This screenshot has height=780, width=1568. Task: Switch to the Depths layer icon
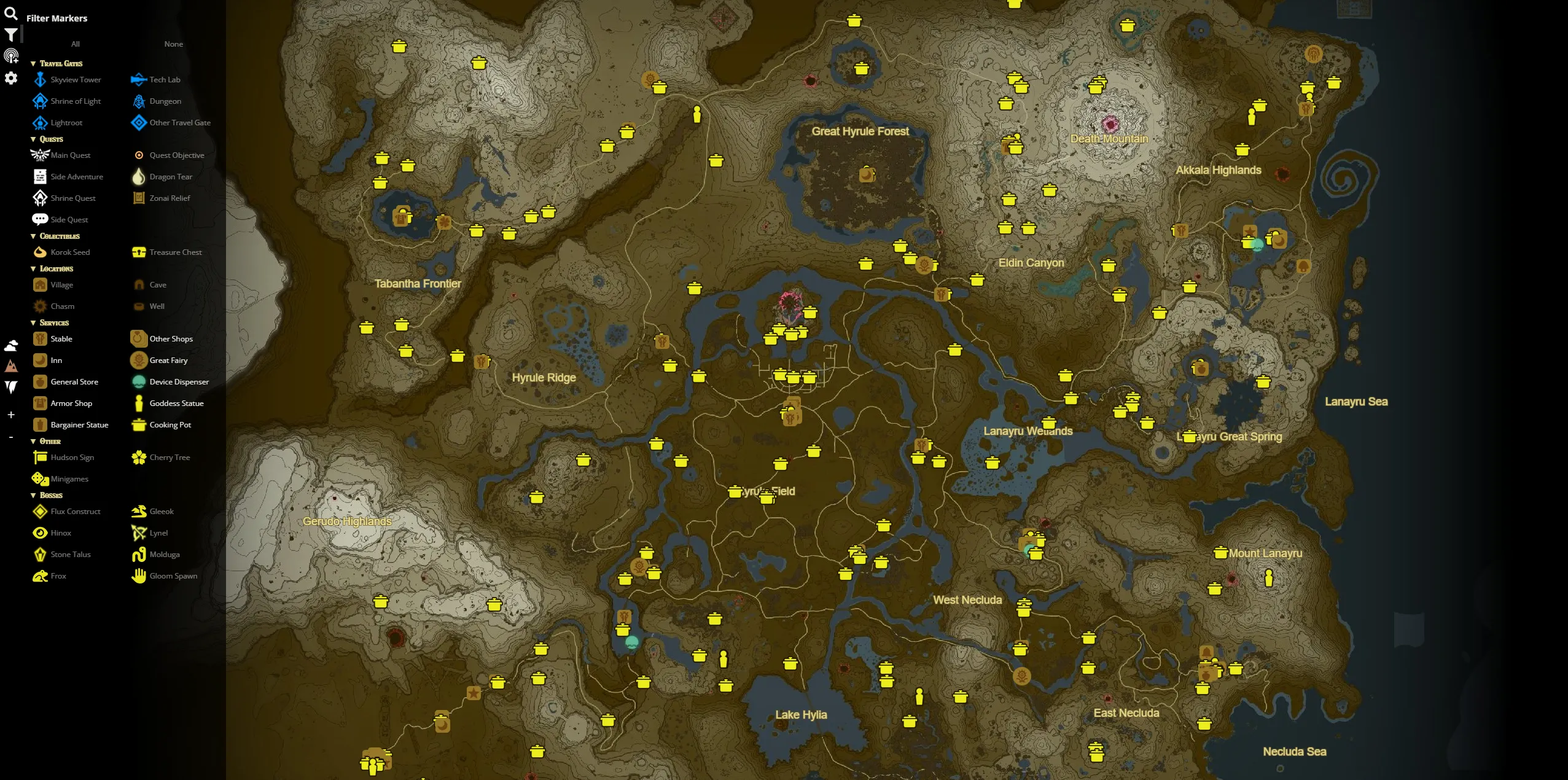(11, 387)
